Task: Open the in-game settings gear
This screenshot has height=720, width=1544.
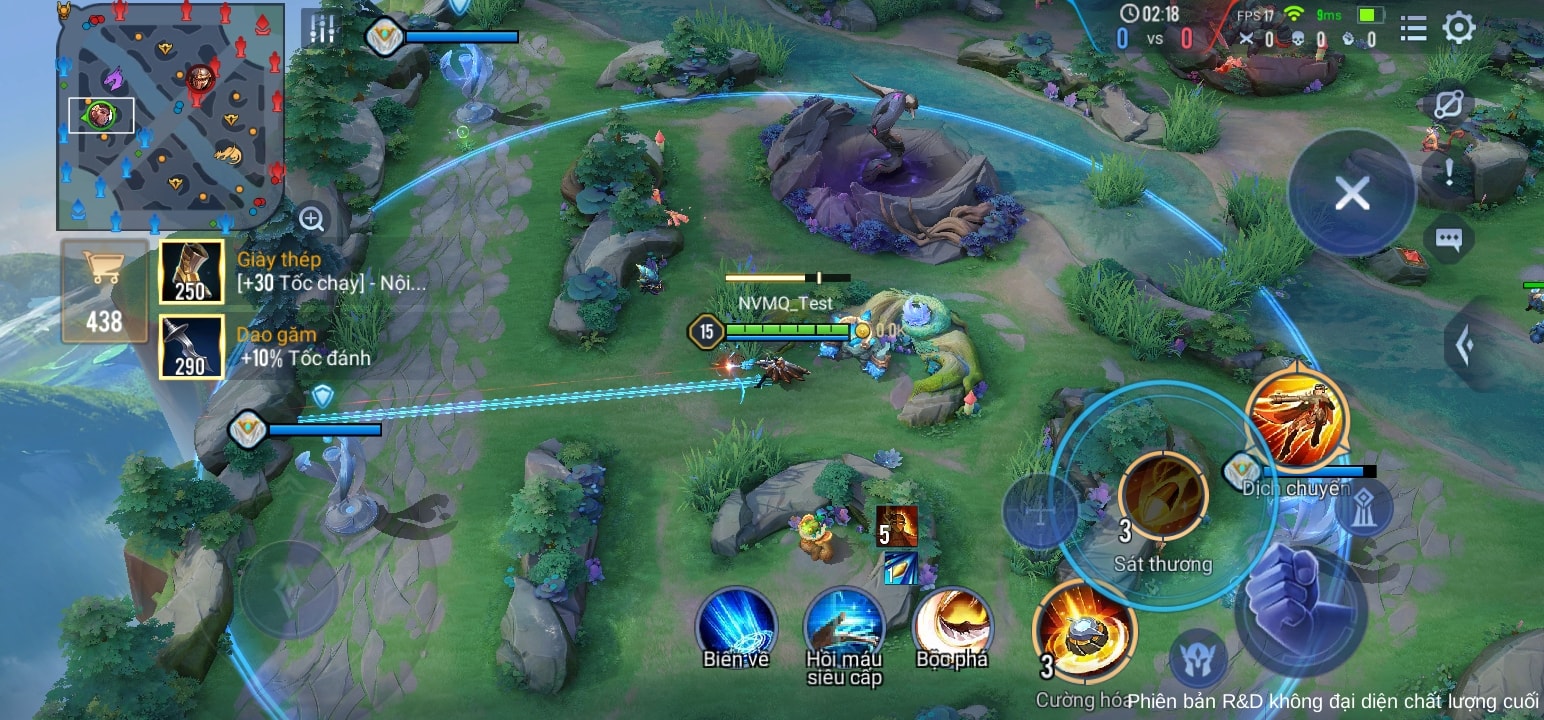Action: pyautogui.click(x=1461, y=29)
